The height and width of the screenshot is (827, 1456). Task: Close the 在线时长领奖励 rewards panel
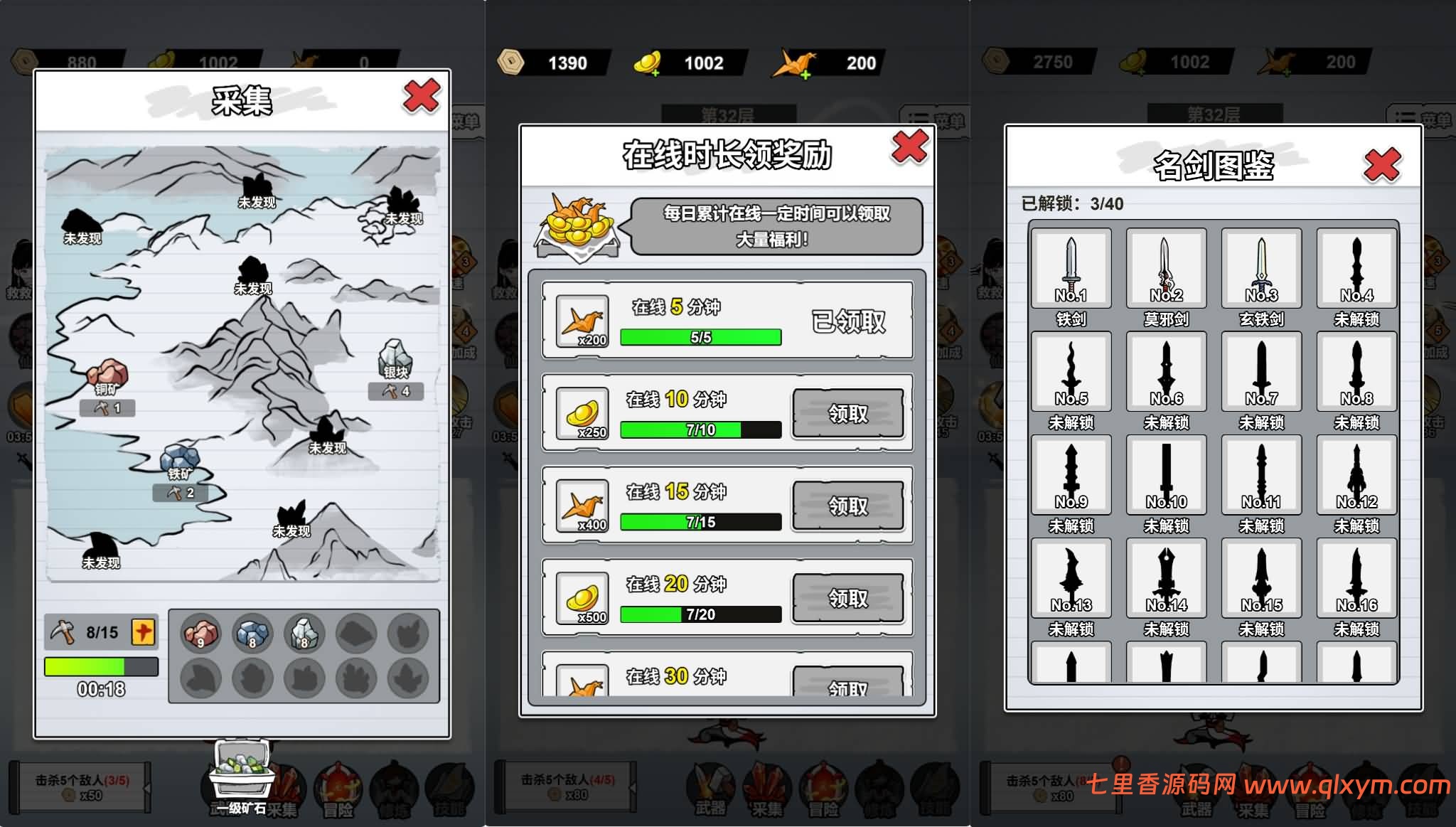pos(909,147)
